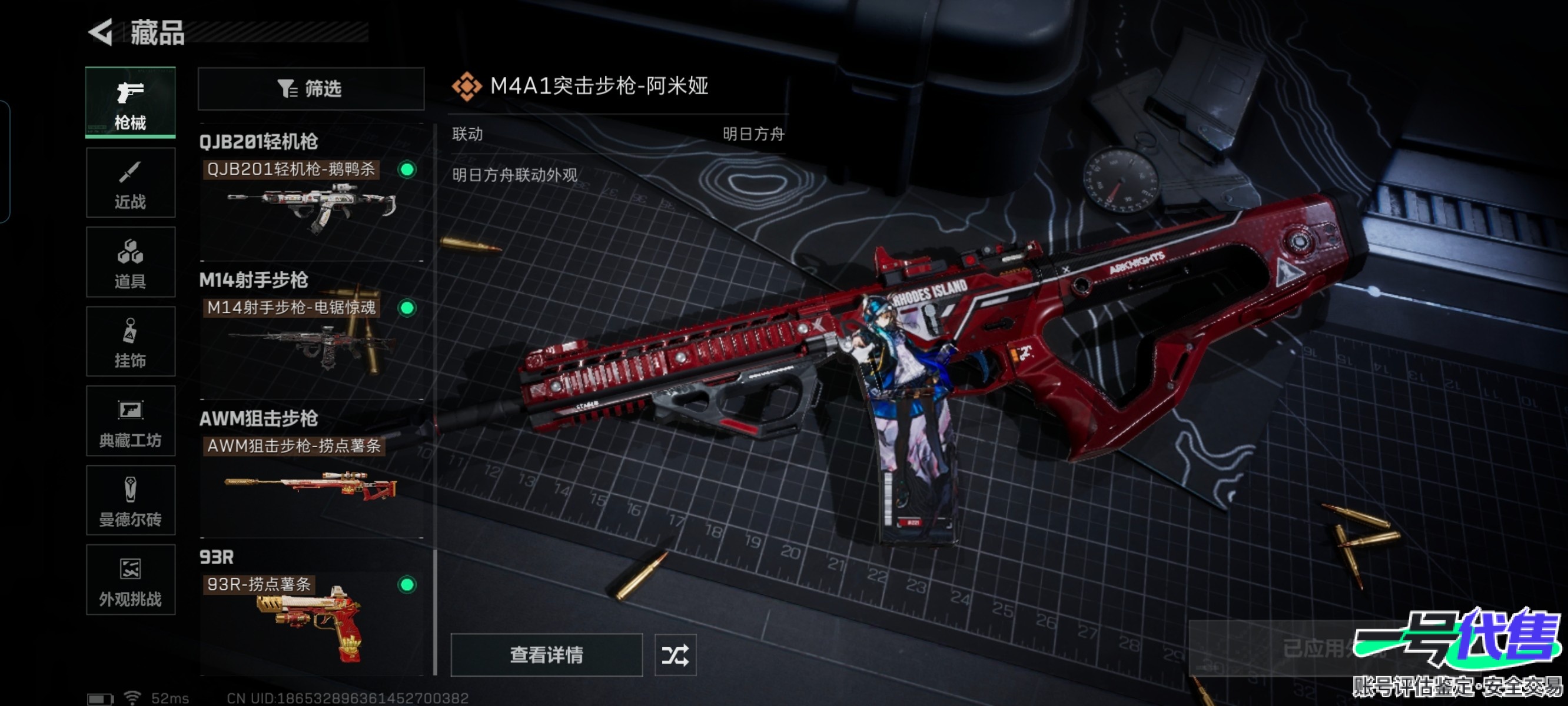Screen dimensions: 1568x706
Task: Open the 筛选 filter button
Action: (x=310, y=89)
